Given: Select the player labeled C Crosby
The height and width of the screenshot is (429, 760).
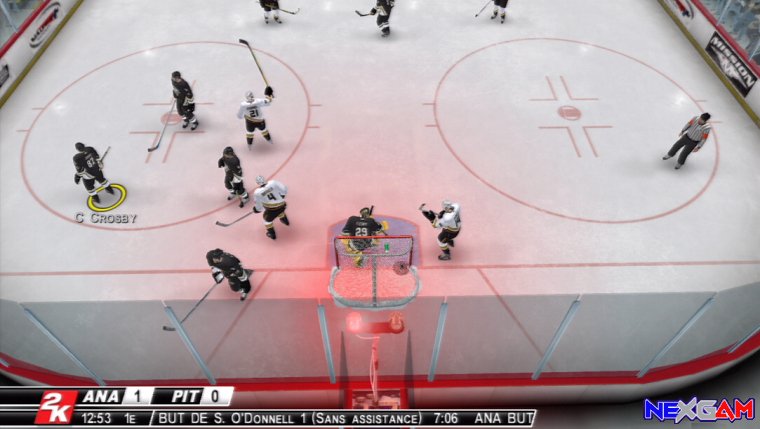Looking at the screenshot, I should [x=90, y=168].
